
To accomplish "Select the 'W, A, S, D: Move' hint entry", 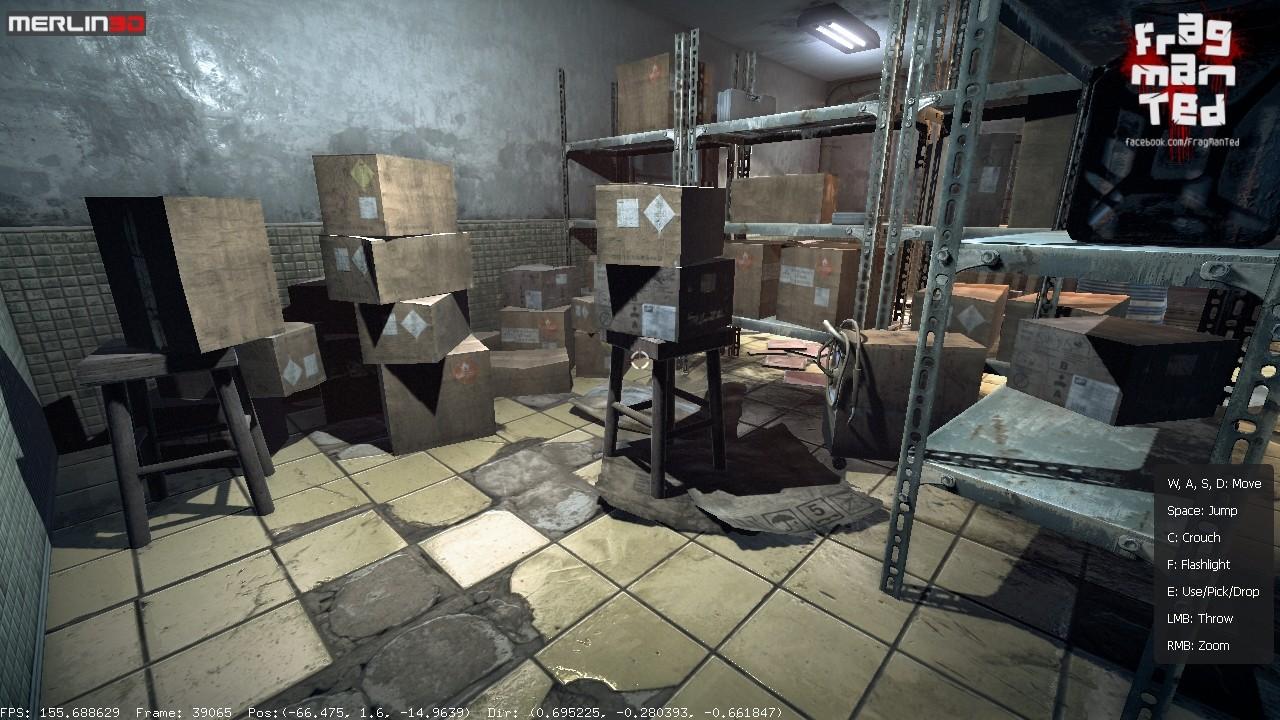I will coord(1216,482).
